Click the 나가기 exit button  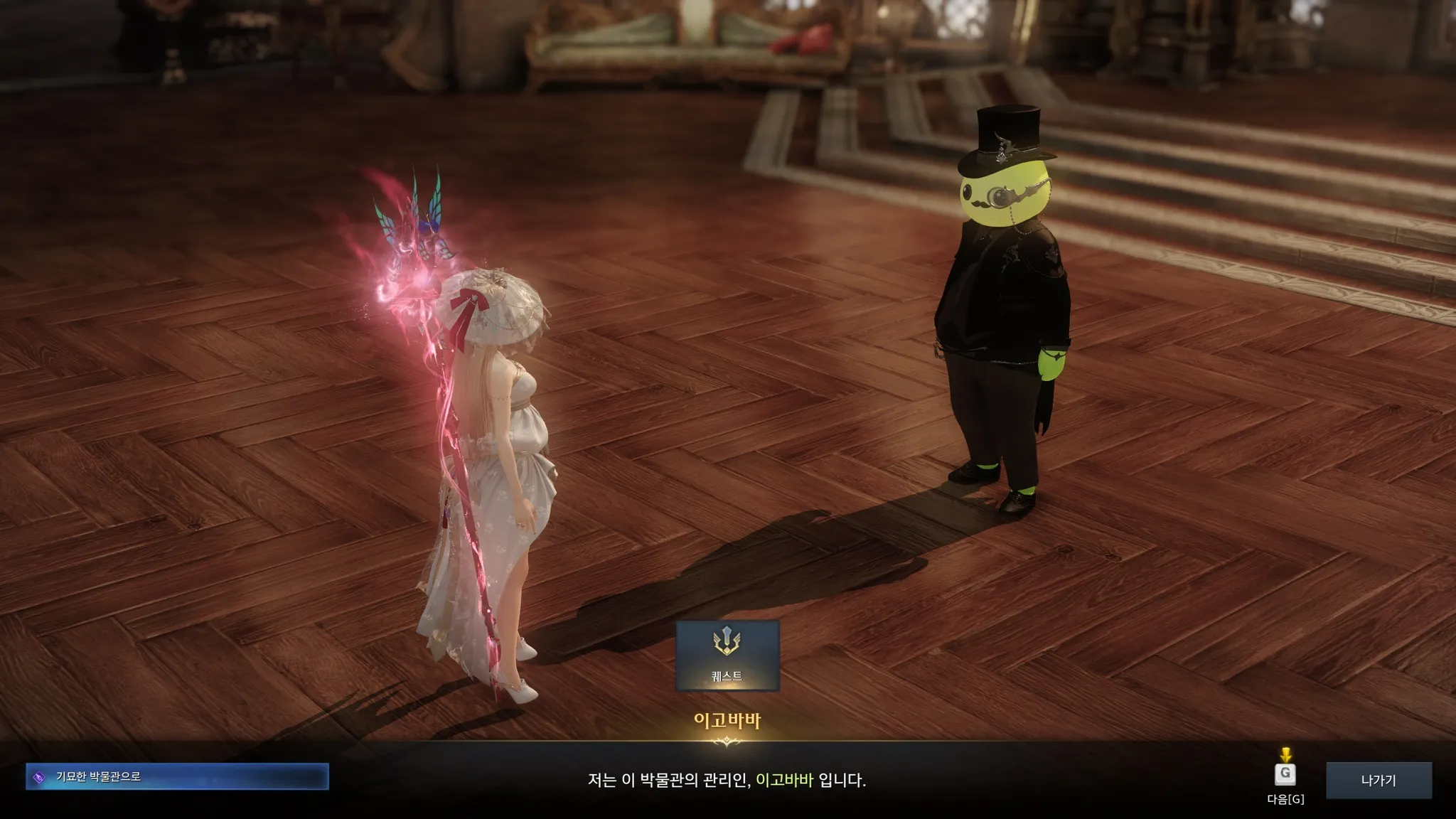click(1378, 780)
